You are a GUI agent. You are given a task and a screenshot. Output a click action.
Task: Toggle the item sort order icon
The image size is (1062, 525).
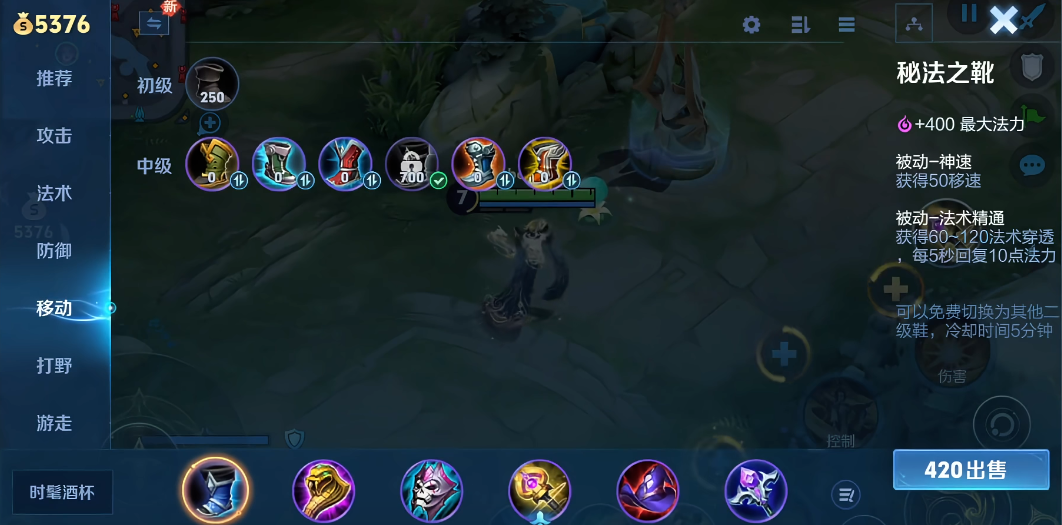(x=799, y=25)
